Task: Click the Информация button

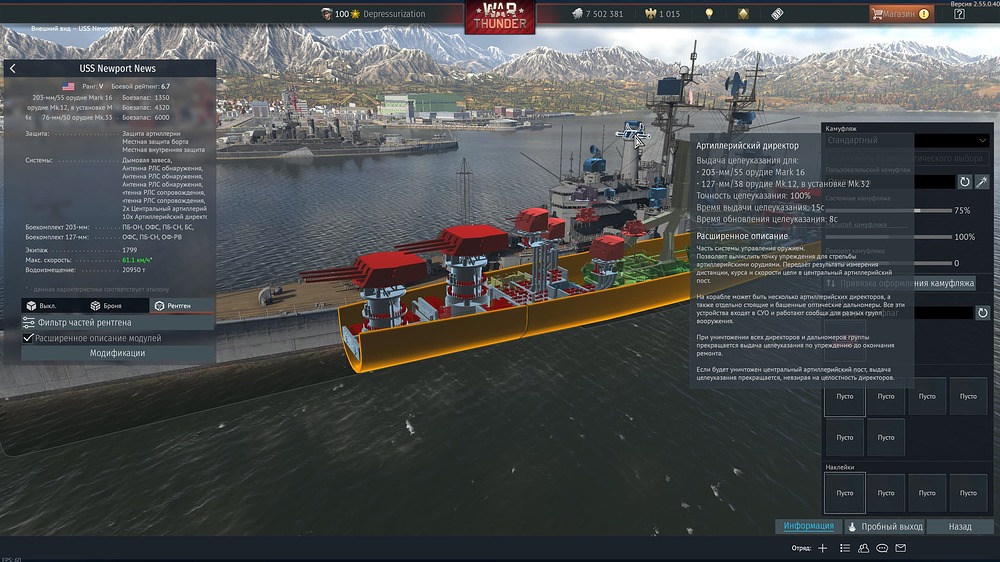Action: tap(808, 526)
